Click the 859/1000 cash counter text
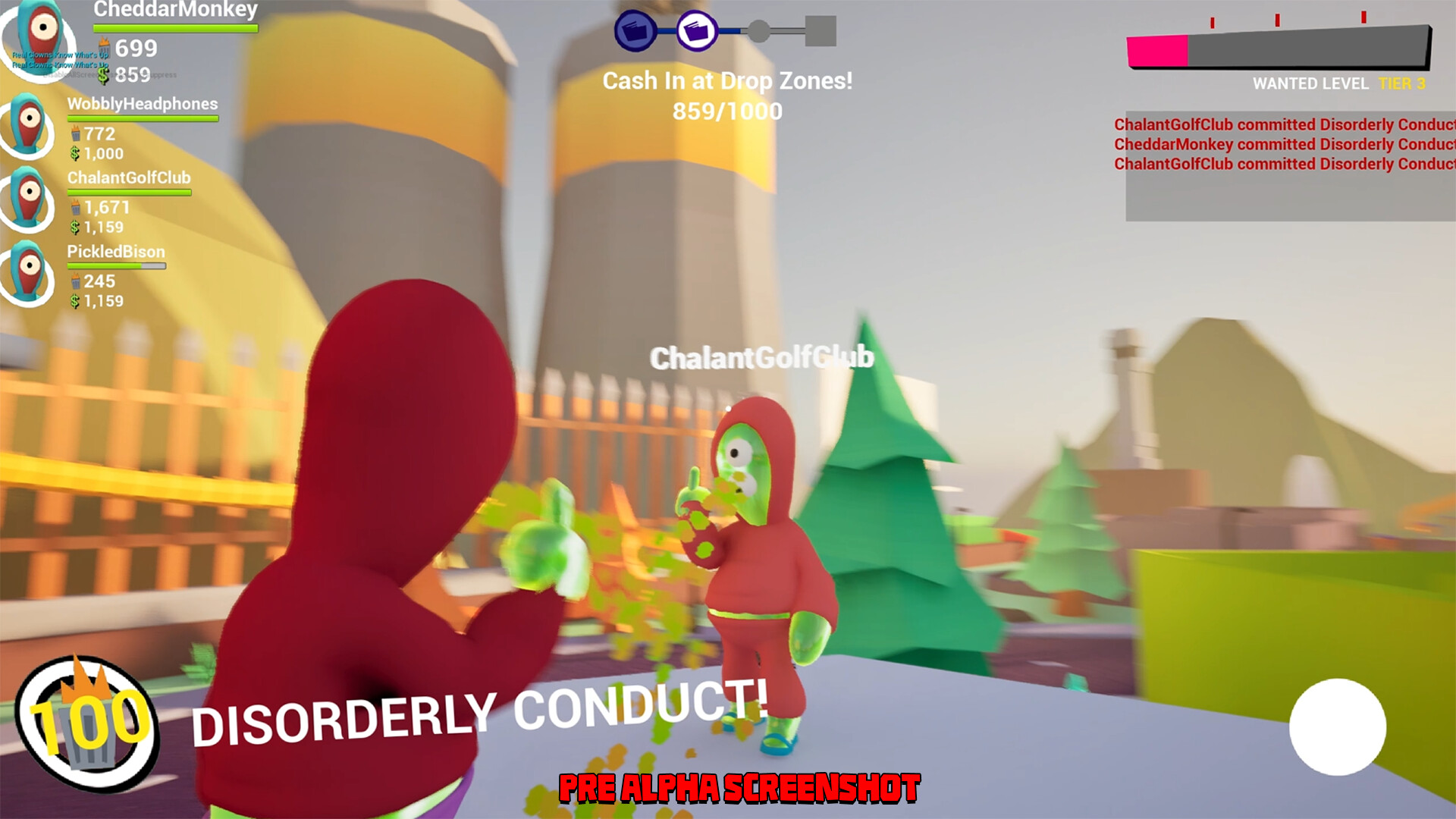This screenshot has height=819, width=1456. click(727, 111)
